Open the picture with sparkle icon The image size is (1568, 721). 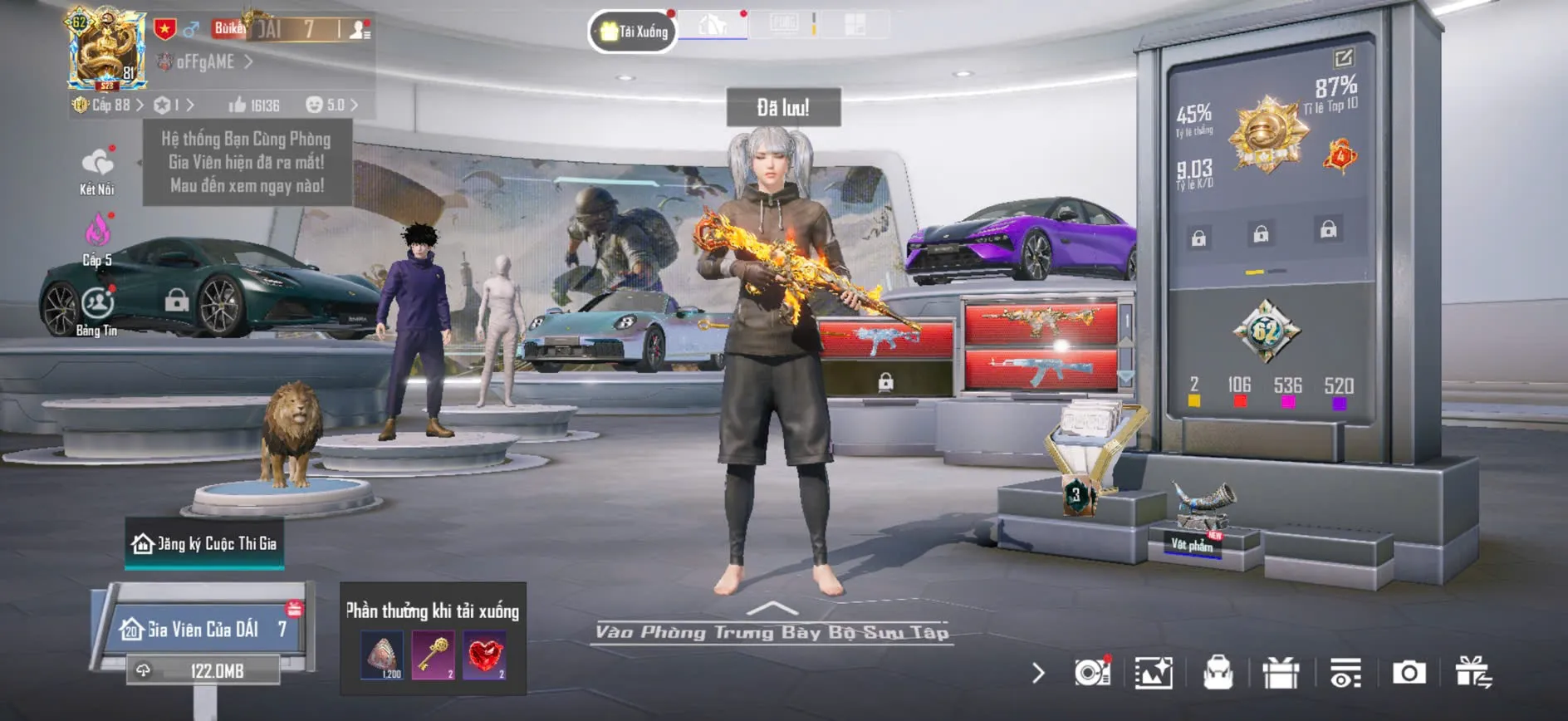click(1154, 673)
